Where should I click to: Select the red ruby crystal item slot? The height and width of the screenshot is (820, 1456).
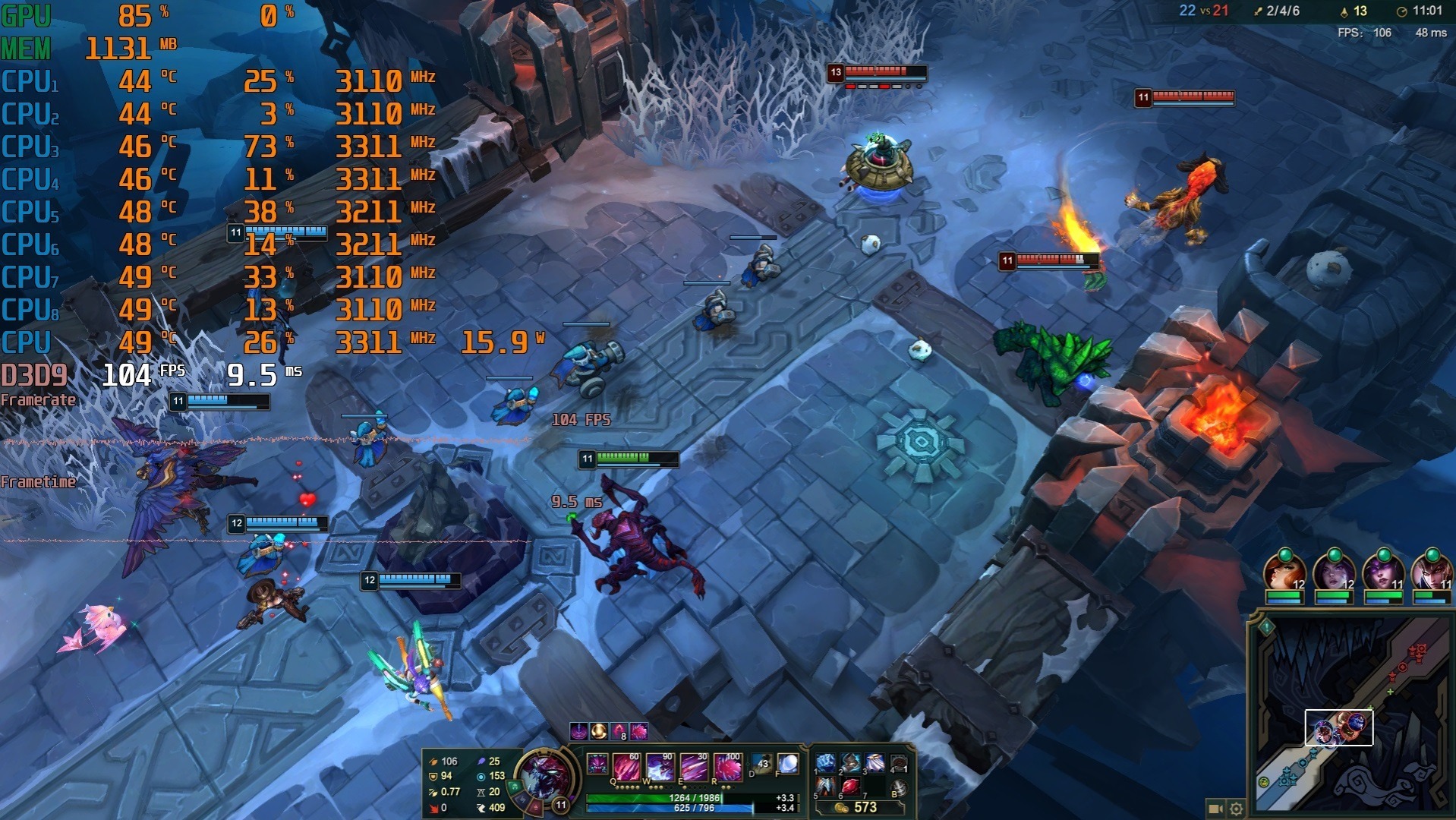pyautogui.click(x=850, y=787)
